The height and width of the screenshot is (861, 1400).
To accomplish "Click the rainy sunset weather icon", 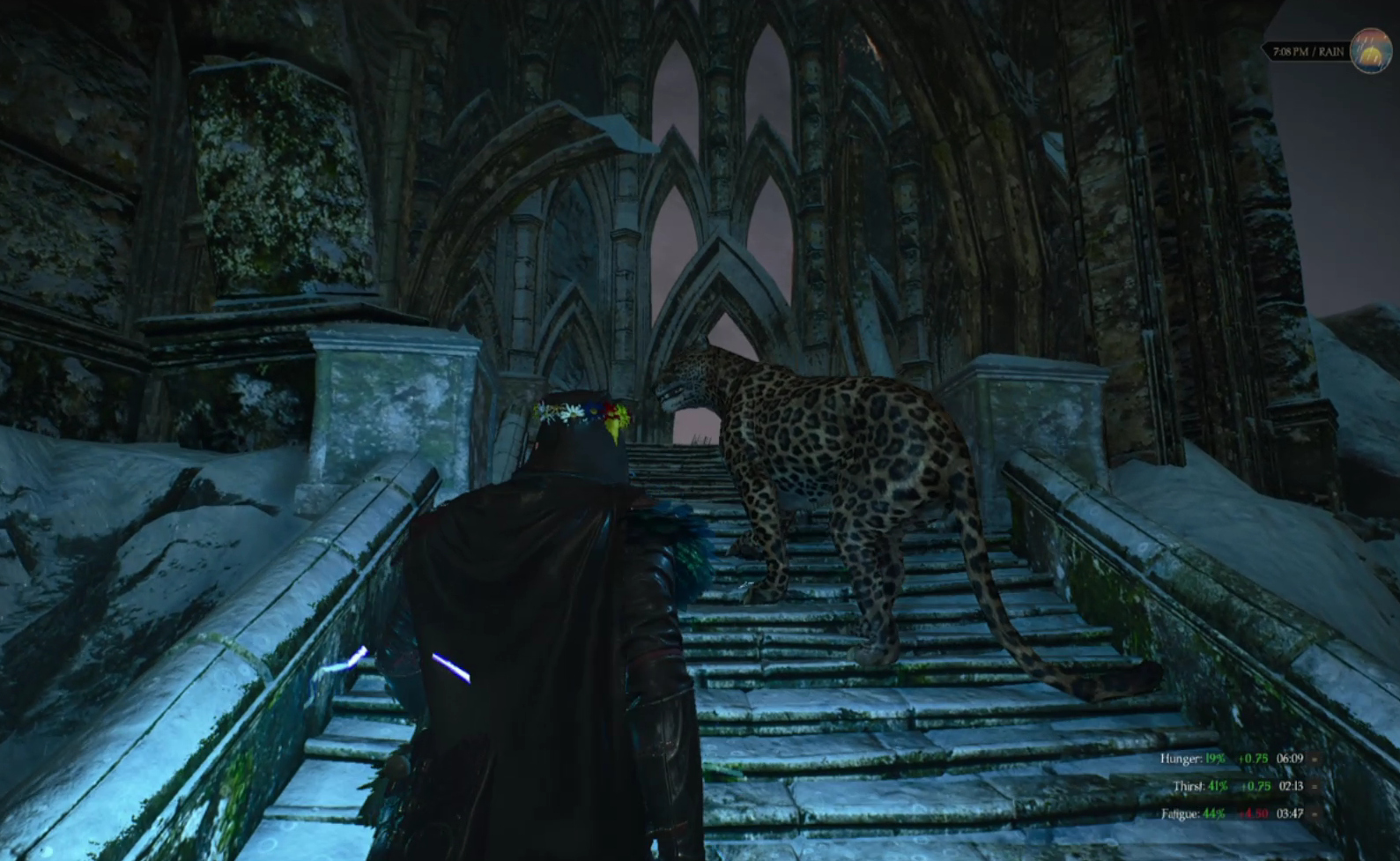I will pos(1370,51).
